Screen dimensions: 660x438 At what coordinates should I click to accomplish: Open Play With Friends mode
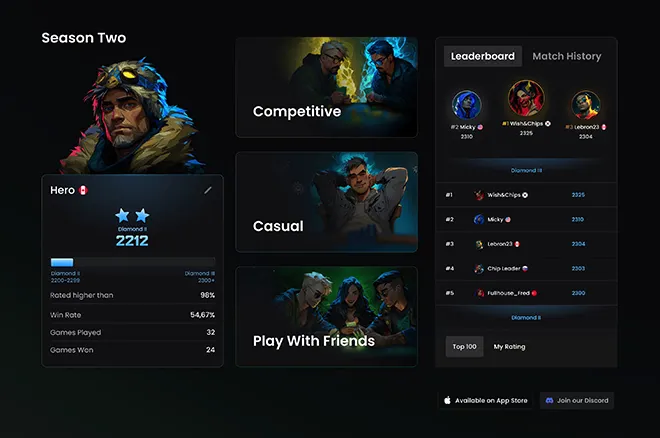tap(326, 315)
